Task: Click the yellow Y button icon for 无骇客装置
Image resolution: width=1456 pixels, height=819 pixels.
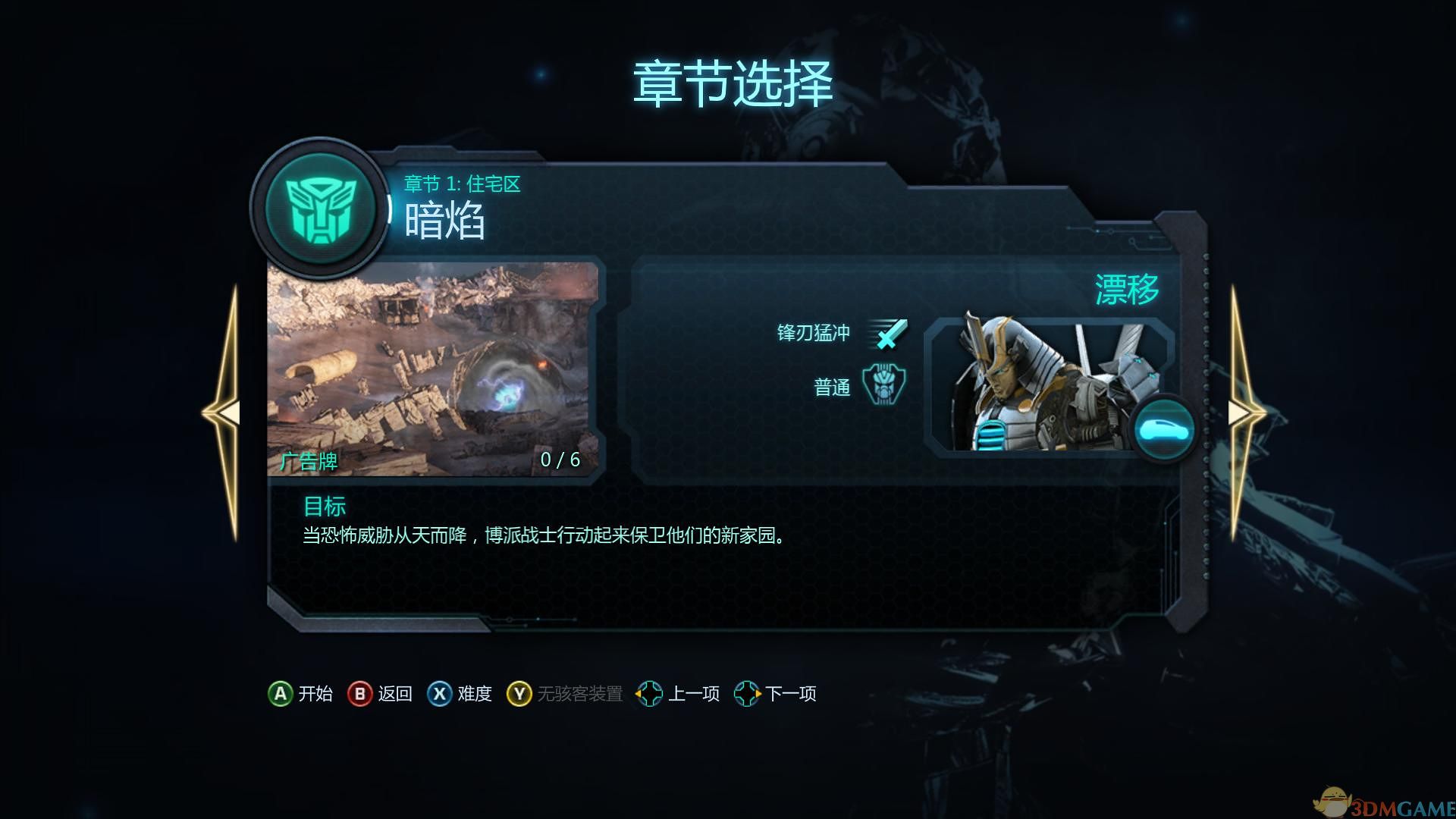Action: click(519, 693)
